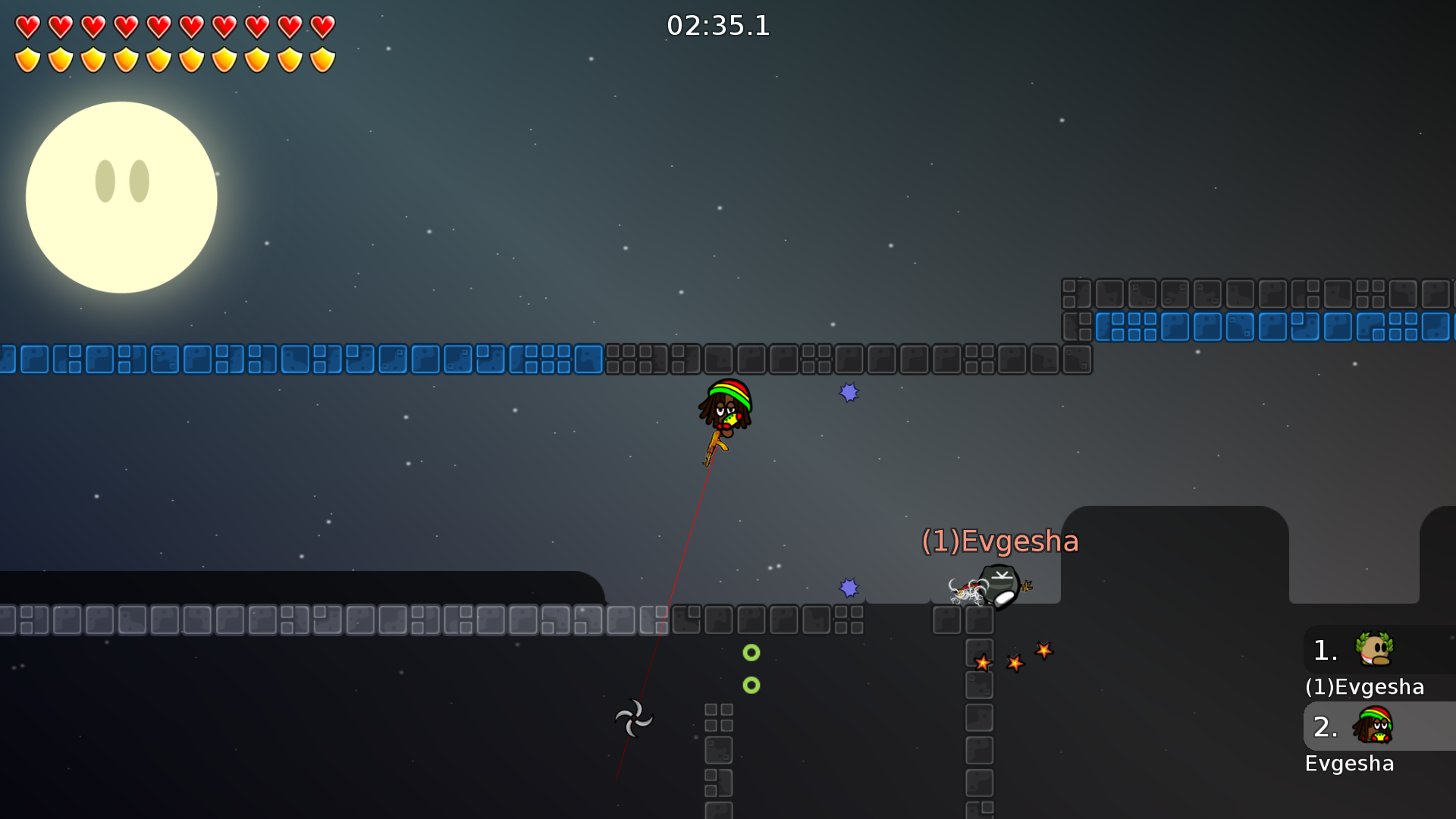Screen dimensions: 1456x819
Task: Click the match timer showing 02:35.1
Action: click(717, 26)
